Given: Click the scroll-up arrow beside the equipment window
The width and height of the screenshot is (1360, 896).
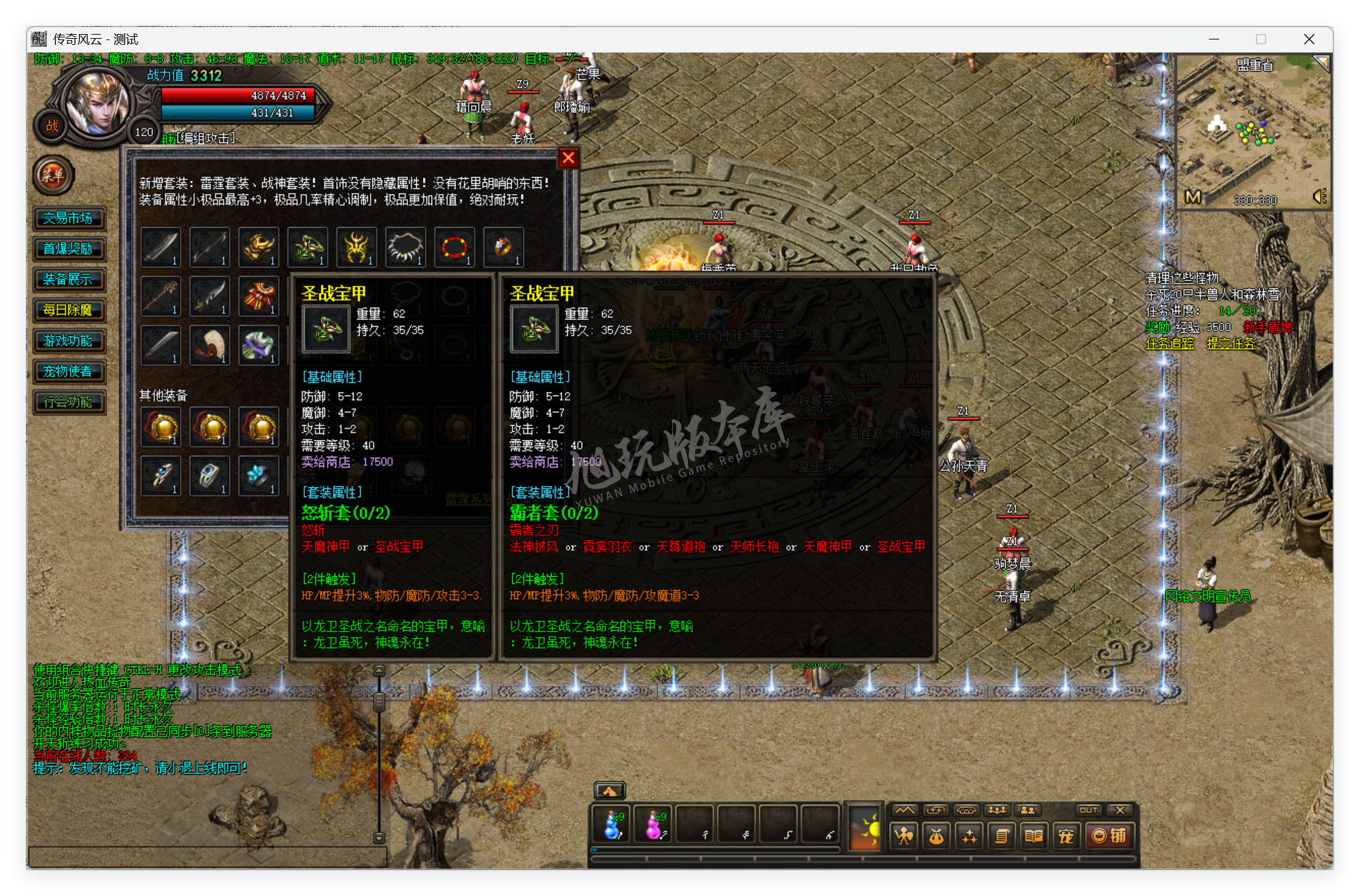Looking at the screenshot, I should click(379, 670).
